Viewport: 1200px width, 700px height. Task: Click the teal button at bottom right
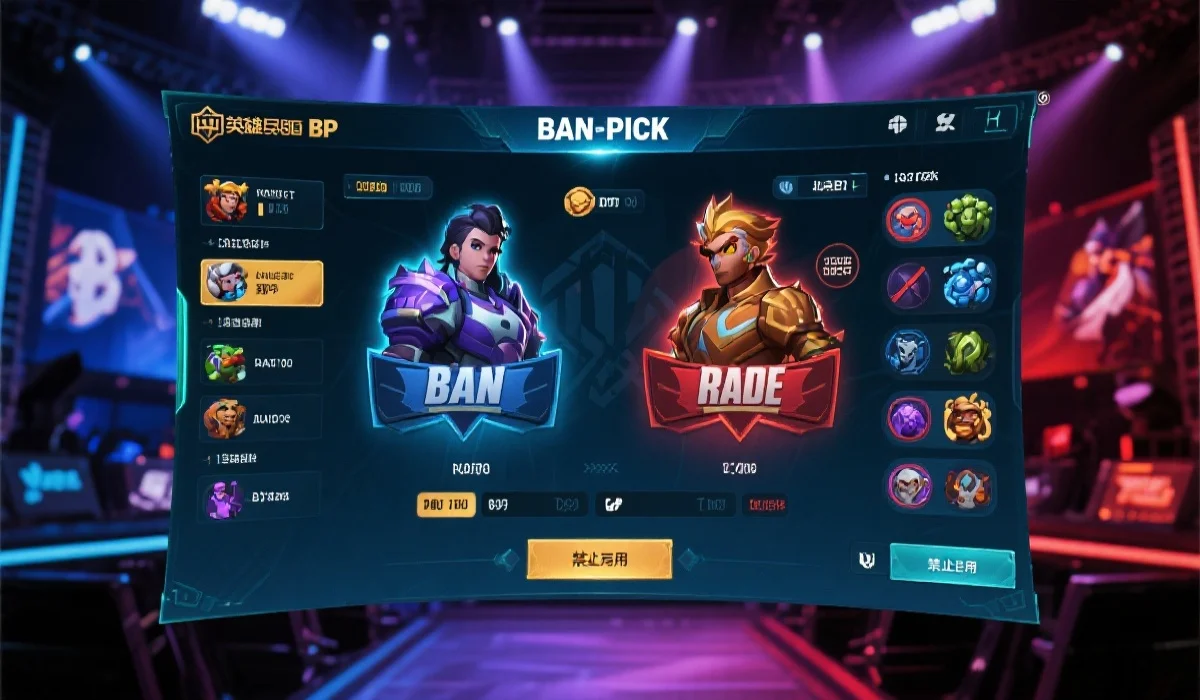pos(951,566)
